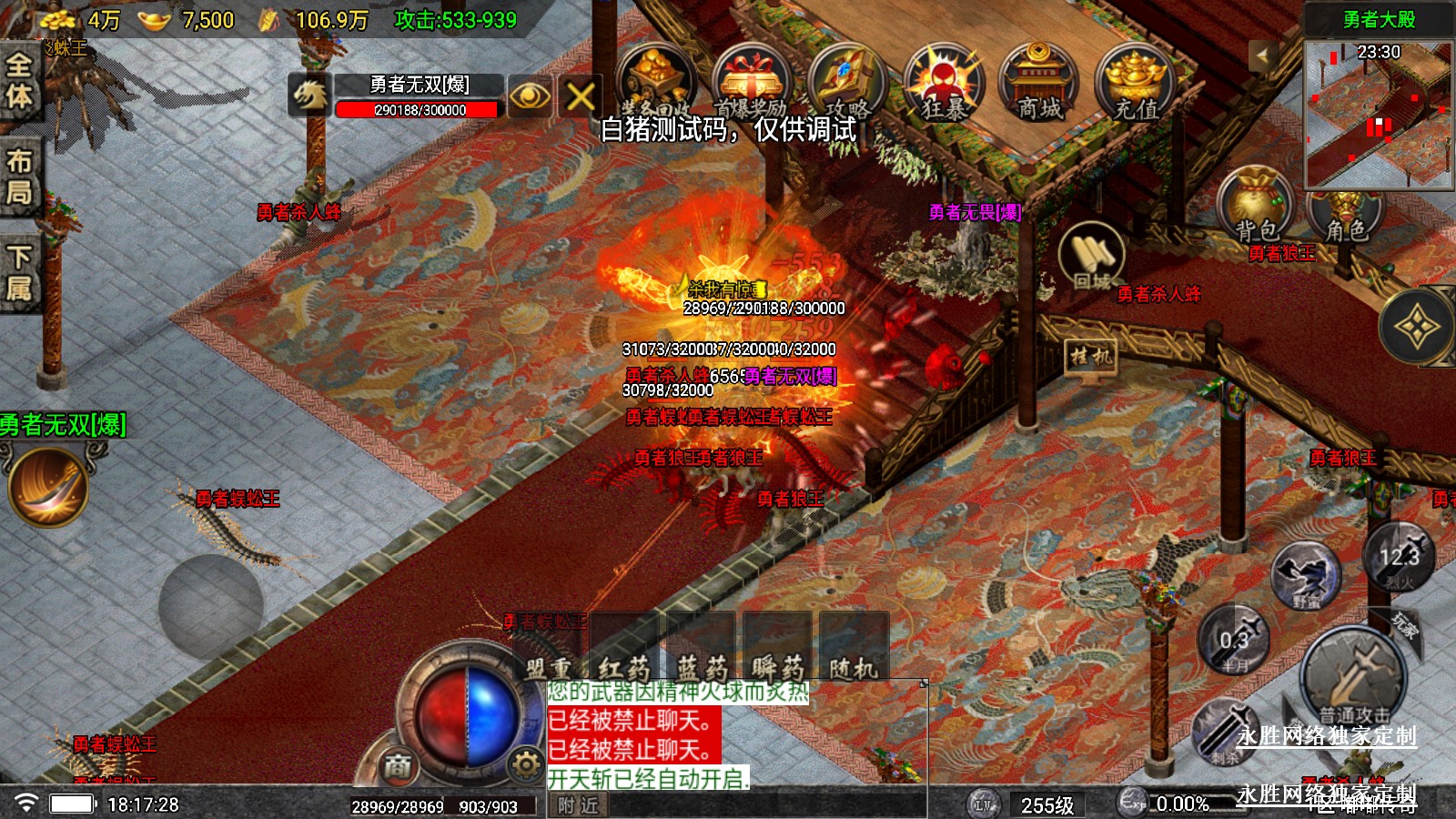
Task: Click the eye icon beside the target's name
Action: point(530,96)
